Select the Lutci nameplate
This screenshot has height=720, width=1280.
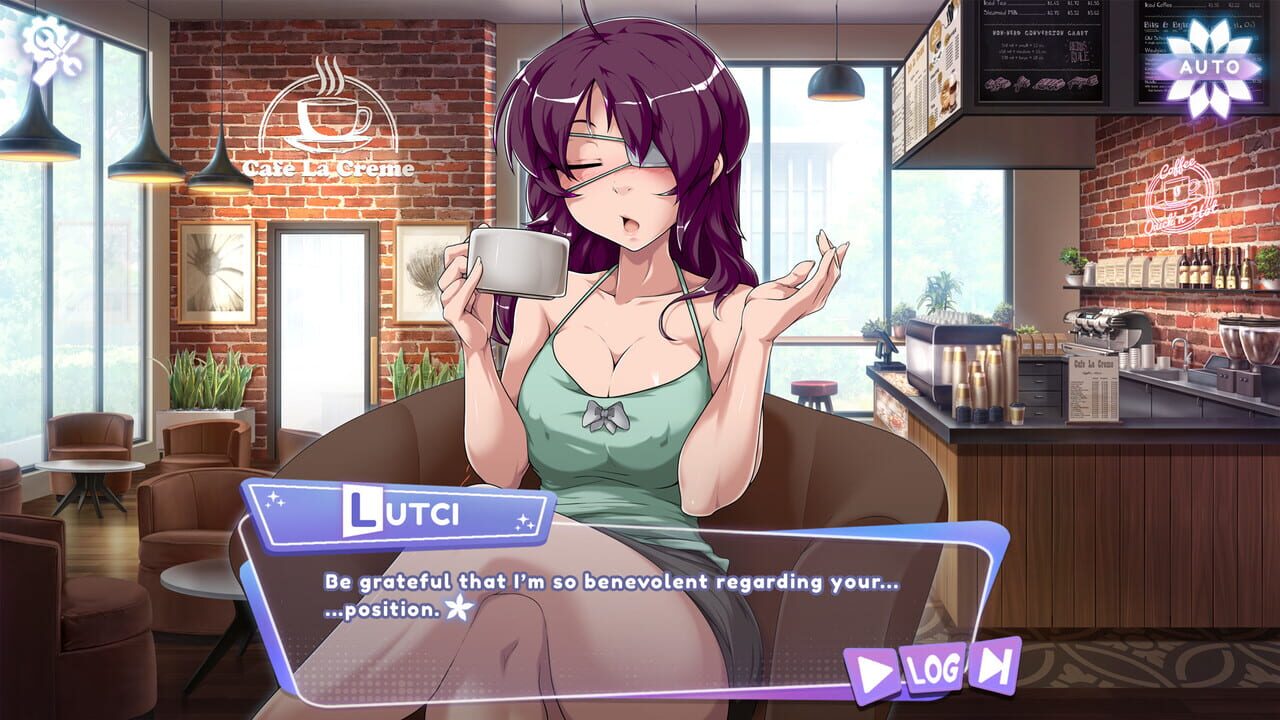400,512
